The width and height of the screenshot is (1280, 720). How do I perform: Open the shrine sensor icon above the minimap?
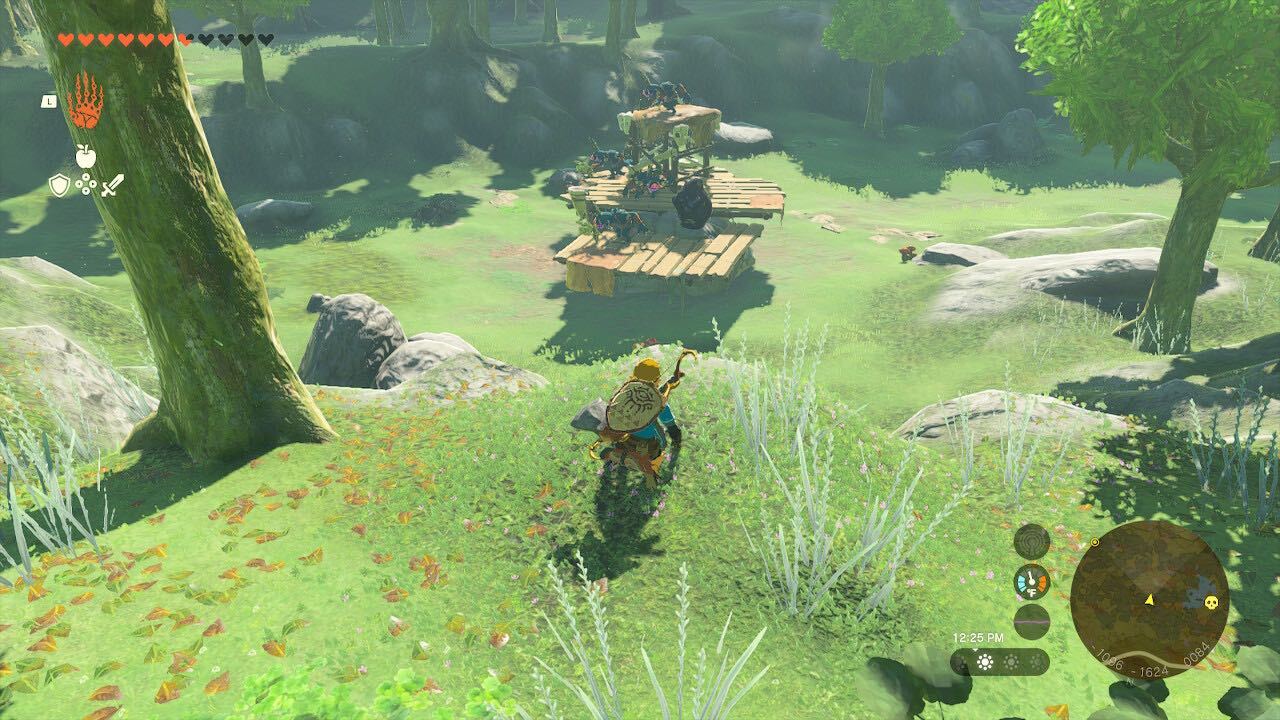(1032, 543)
